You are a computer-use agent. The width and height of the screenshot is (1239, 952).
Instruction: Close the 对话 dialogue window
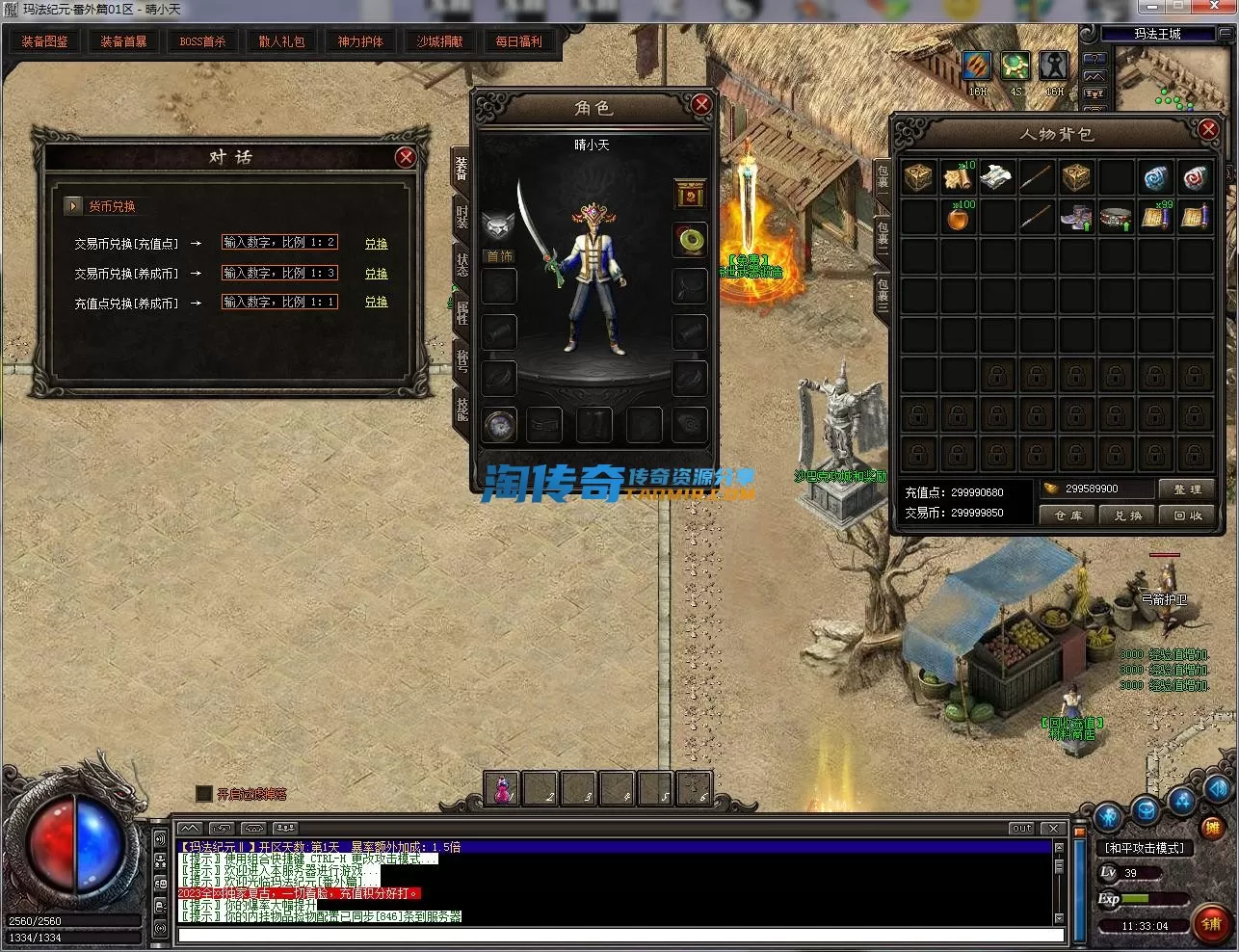point(406,157)
